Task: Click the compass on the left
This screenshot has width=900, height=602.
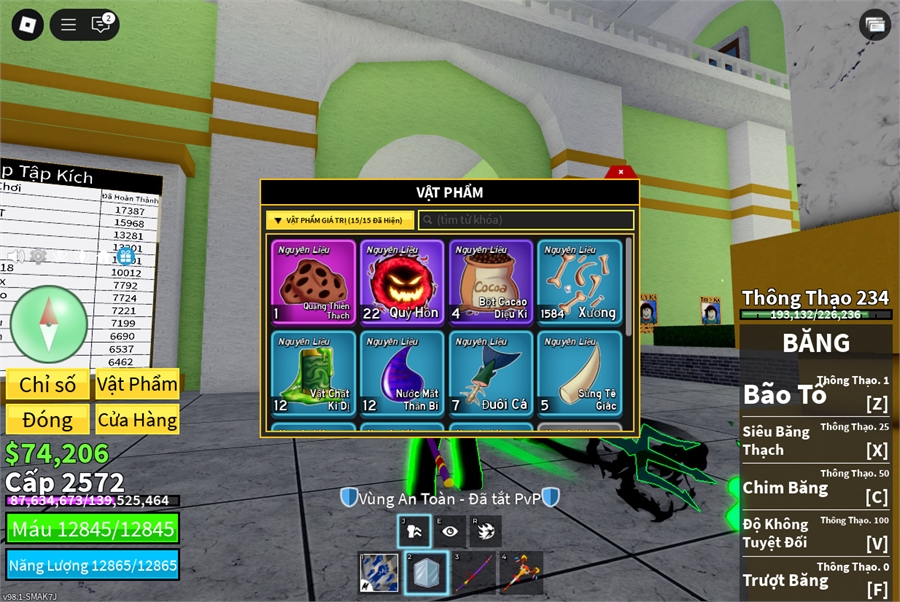Action: pos(49,324)
